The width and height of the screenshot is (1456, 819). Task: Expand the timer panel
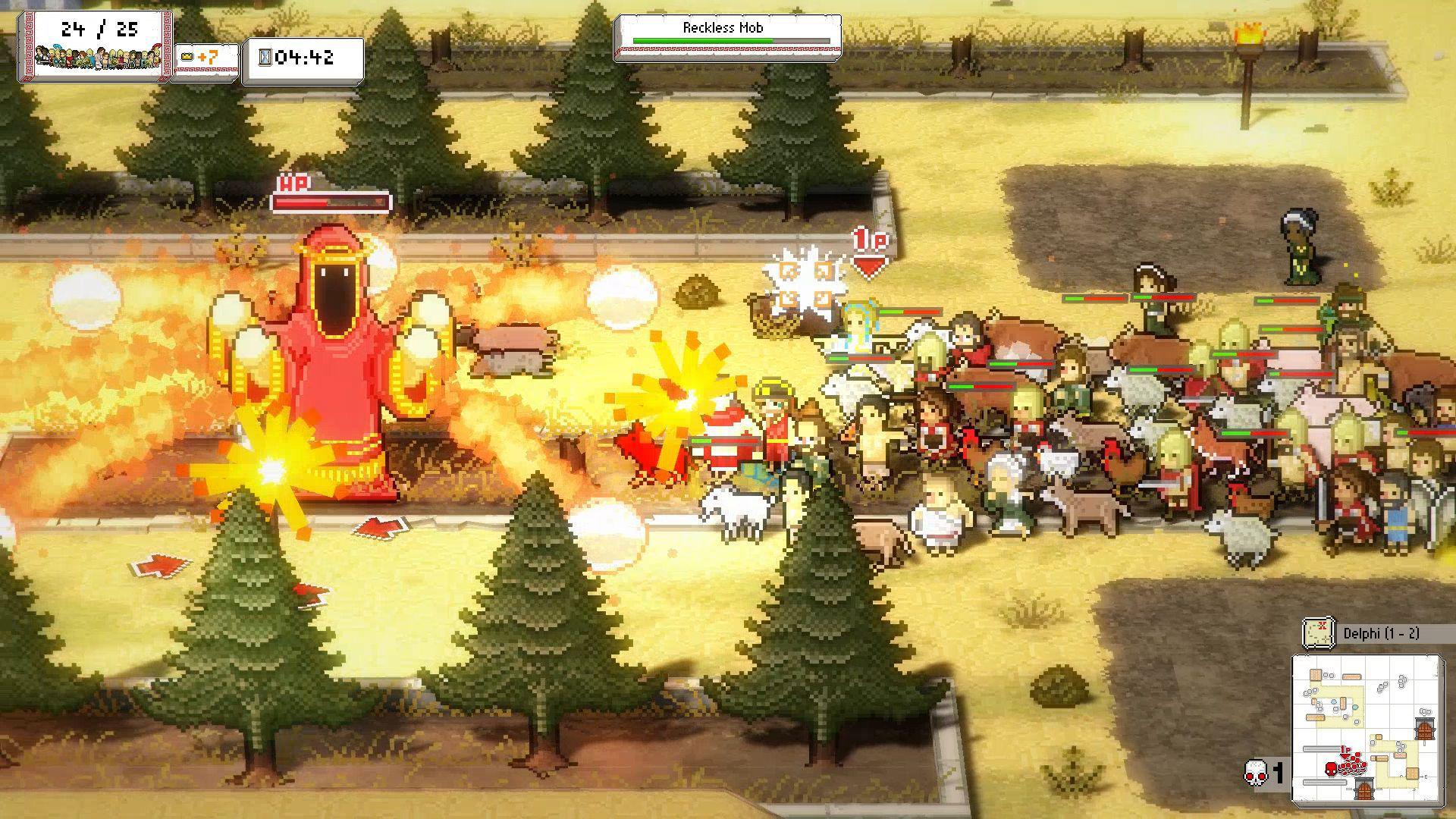point(300,58)
